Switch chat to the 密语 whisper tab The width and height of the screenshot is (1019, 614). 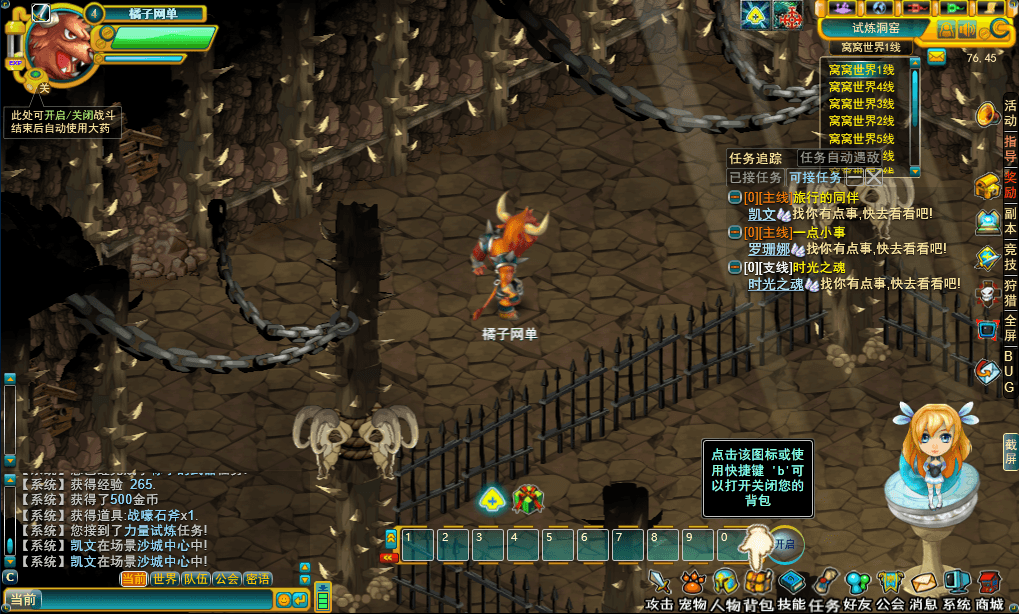[x=257, y=579]
